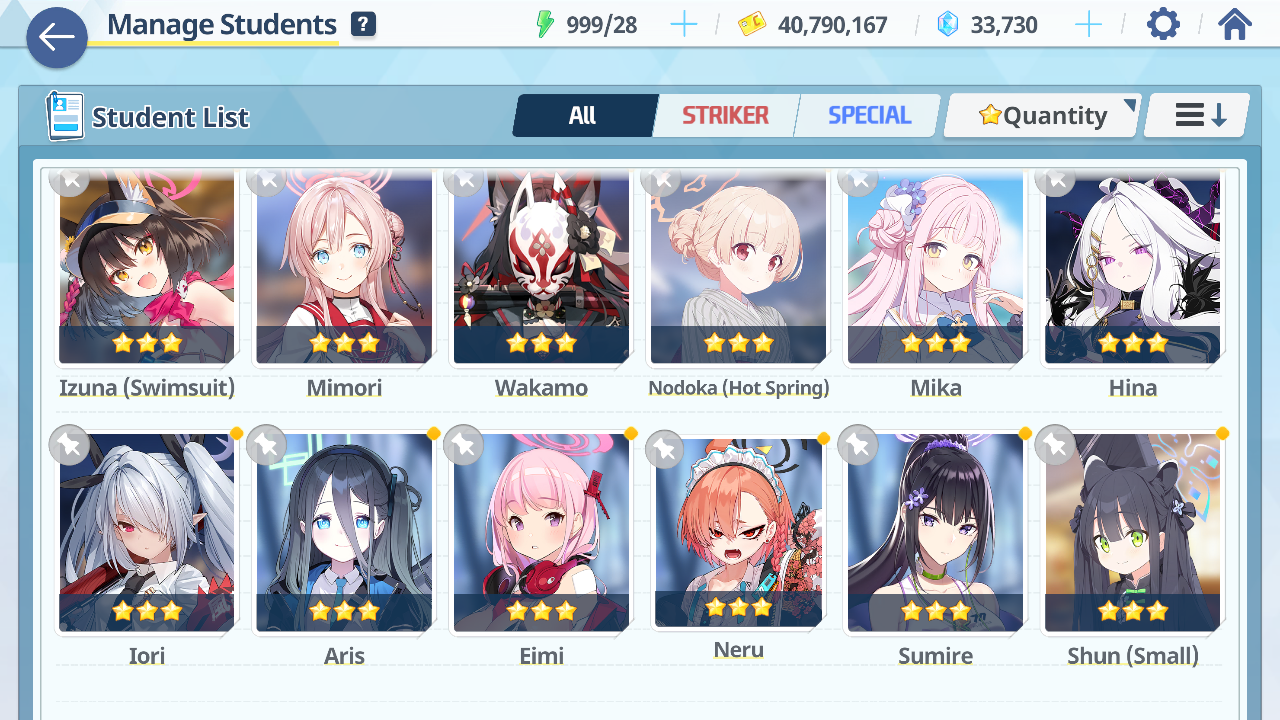Open Wakamo's student card
This screenshot has height=720, width=1280.
pos(541,268)
